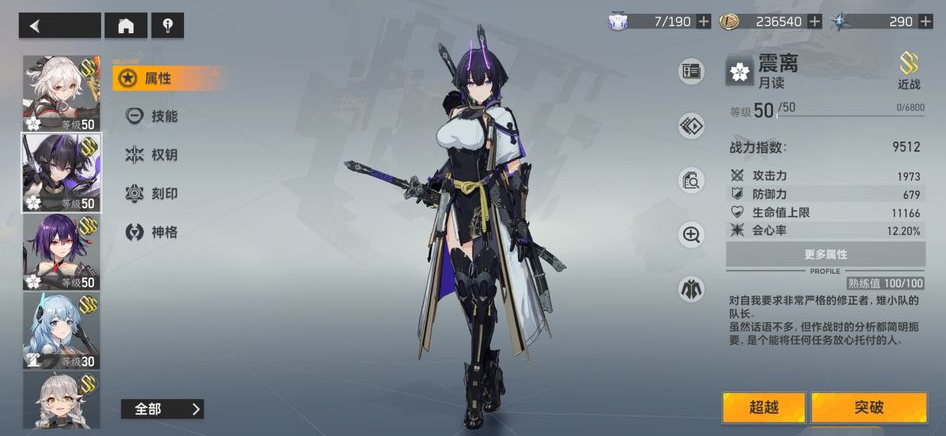Image resolution: width=946 pixels, height=436 pixels.
Task: Go back using the arrow button
Action: coord(59,26)
